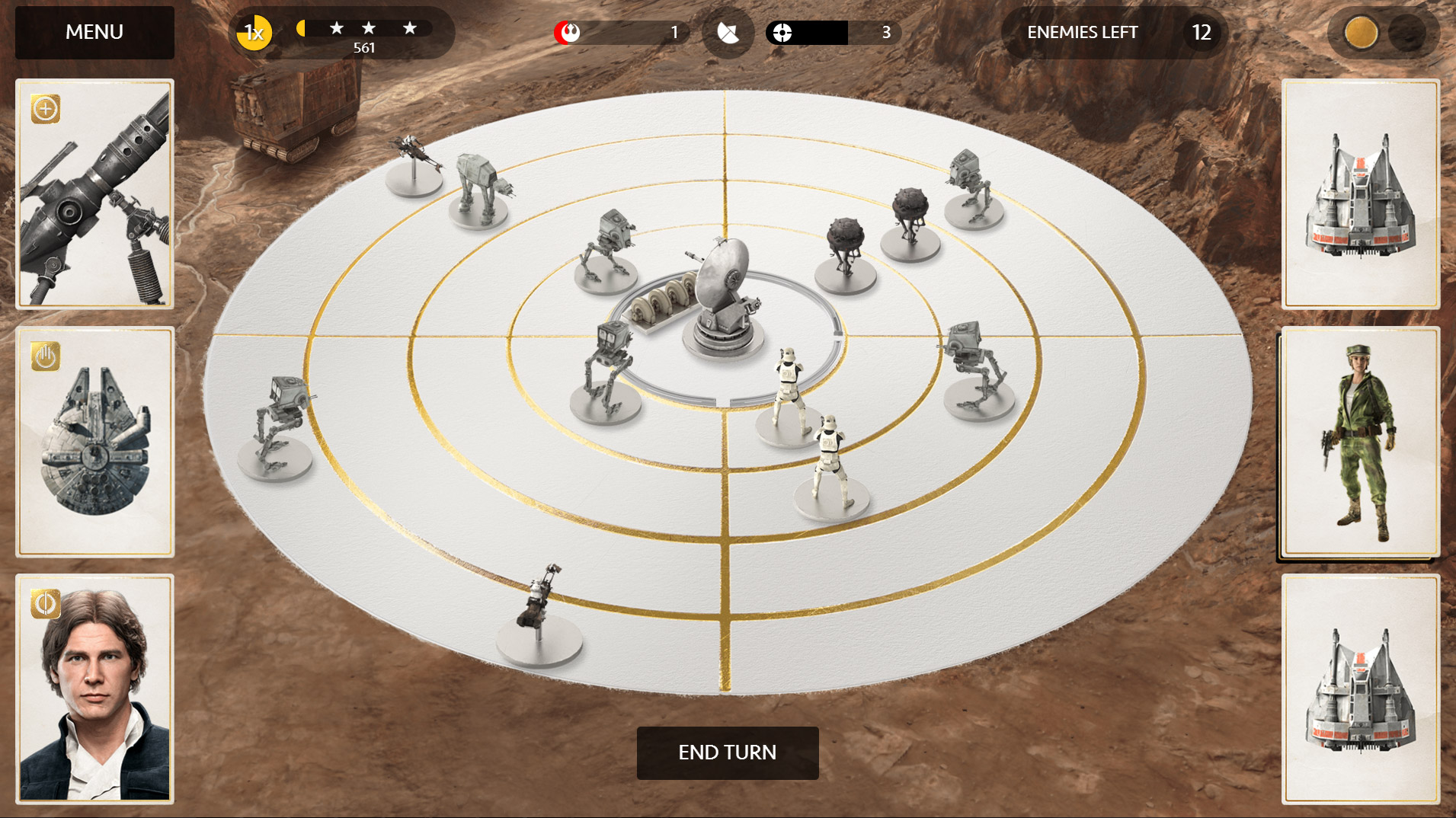This screenshot has width=1456, height=818.
Task: Select the radar dish ability icon
Action: point(728,32)
